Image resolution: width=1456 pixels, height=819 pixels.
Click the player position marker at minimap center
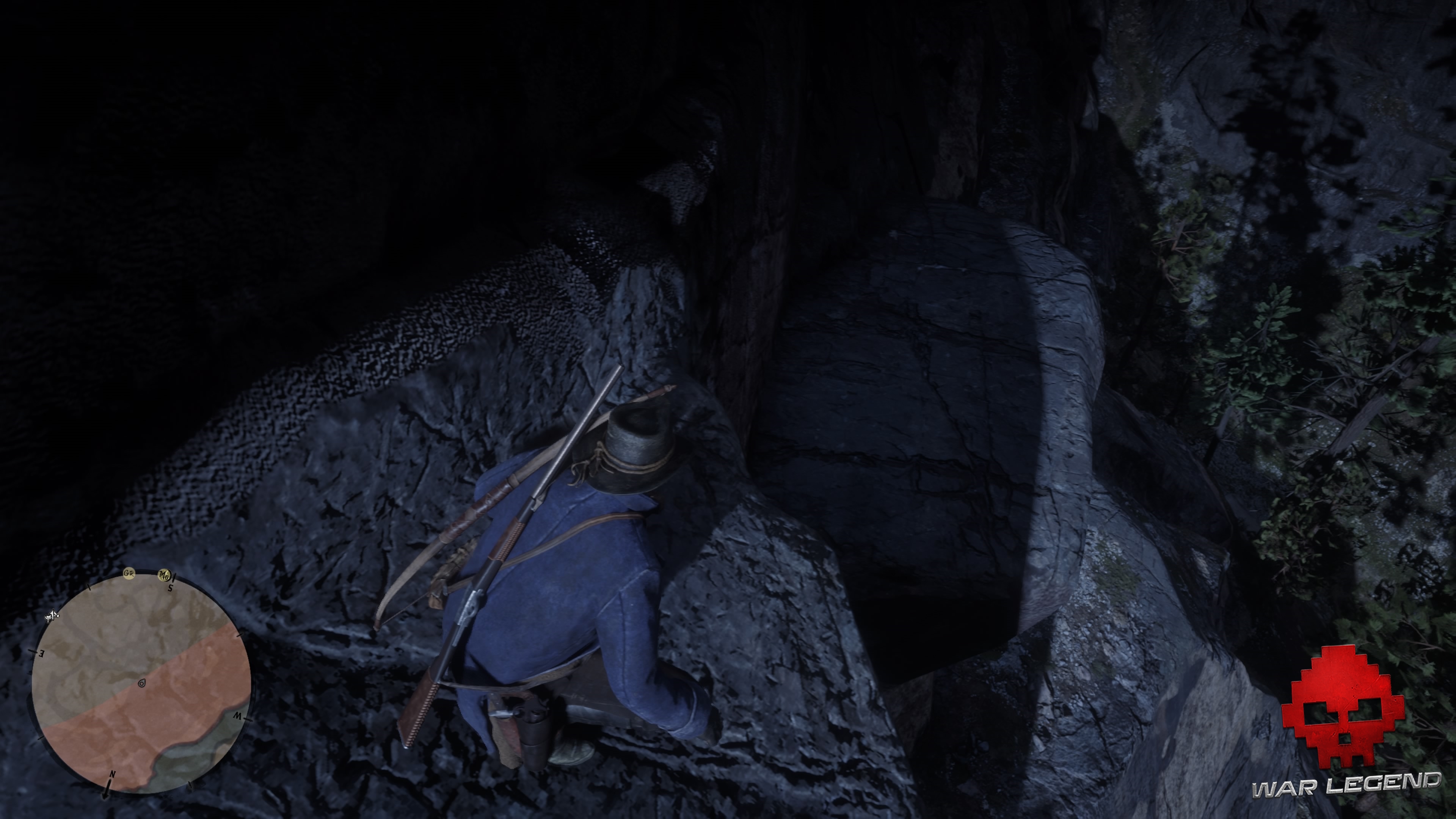tap(142, 683)
